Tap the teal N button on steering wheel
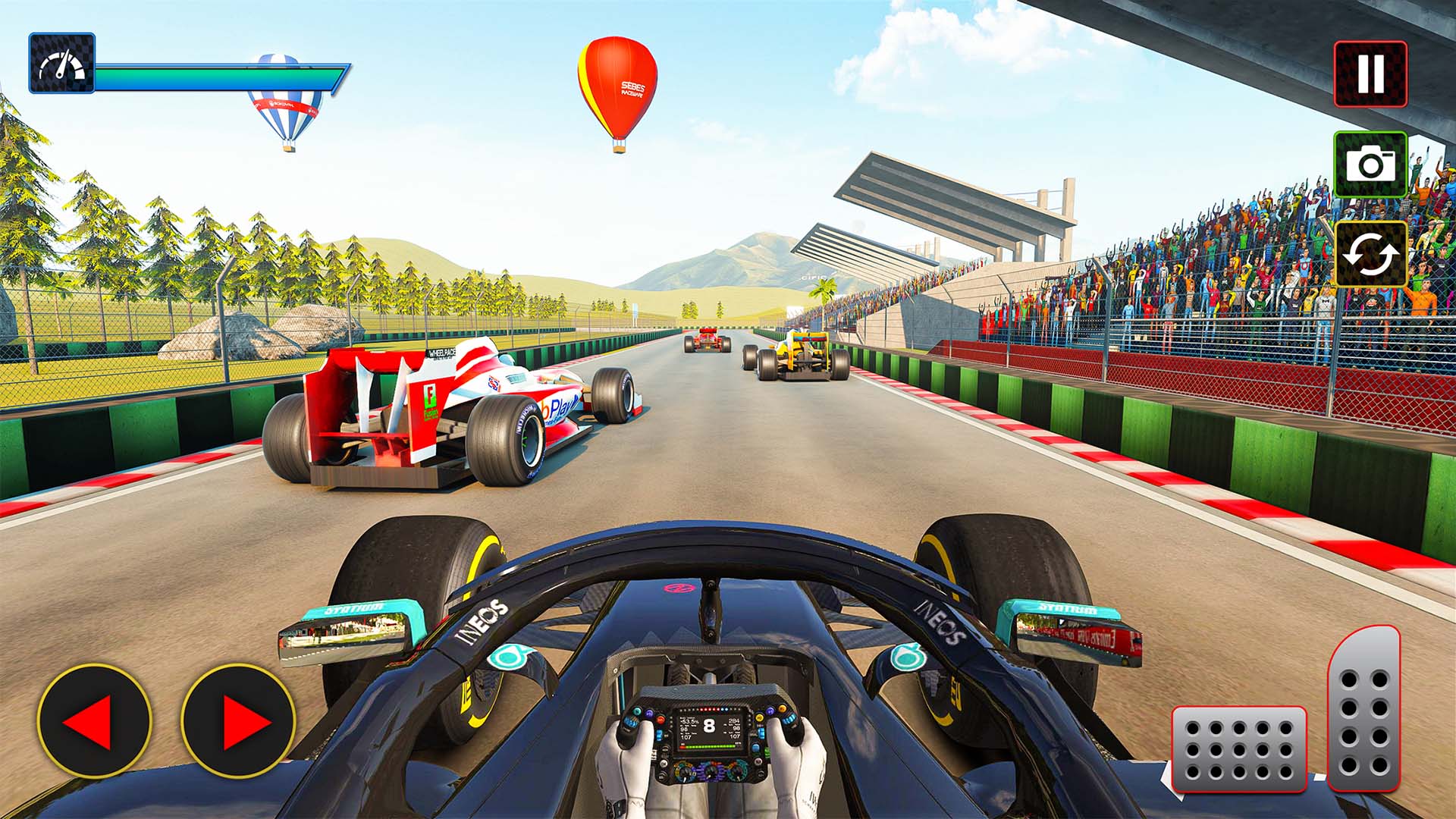The height and width of the screenshot is (819, 1456). coord(637,711)
